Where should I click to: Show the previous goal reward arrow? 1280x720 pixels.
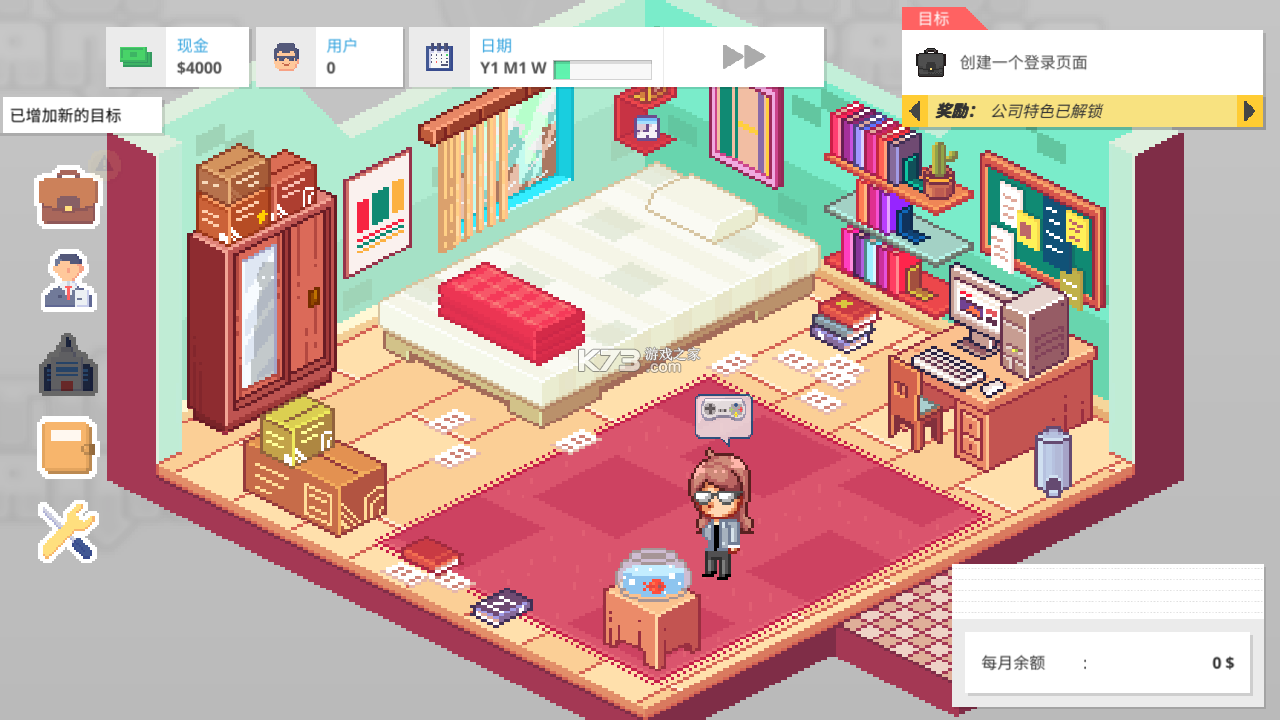[x=914, y=111]
